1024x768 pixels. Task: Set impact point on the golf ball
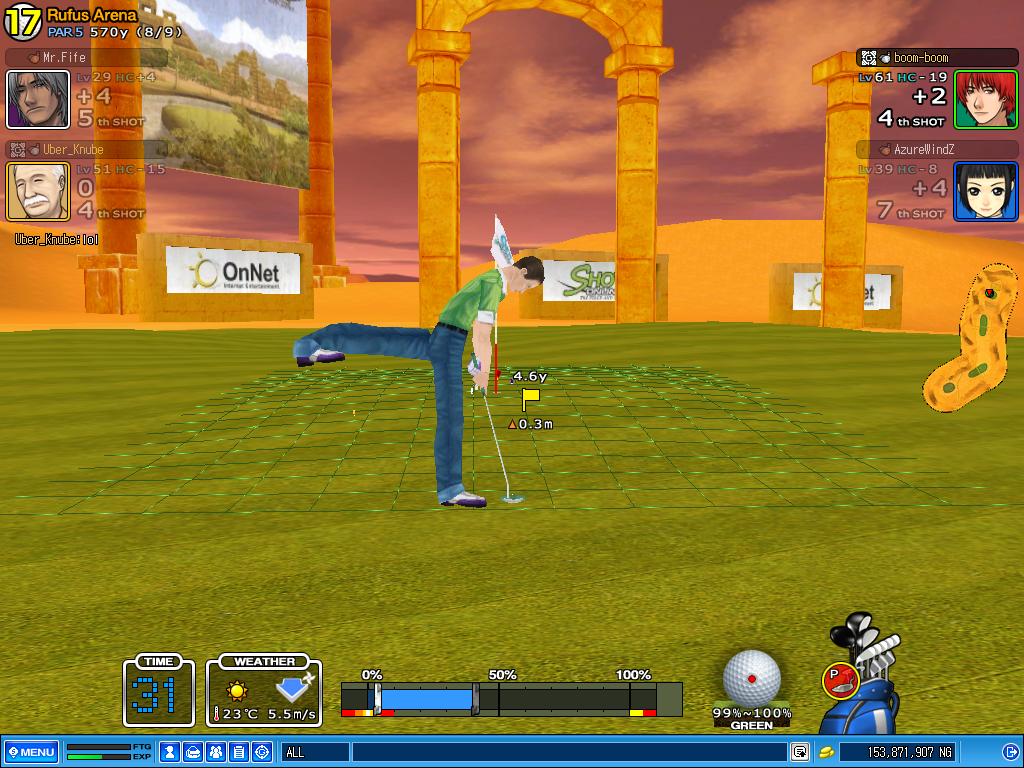[752, 677]
